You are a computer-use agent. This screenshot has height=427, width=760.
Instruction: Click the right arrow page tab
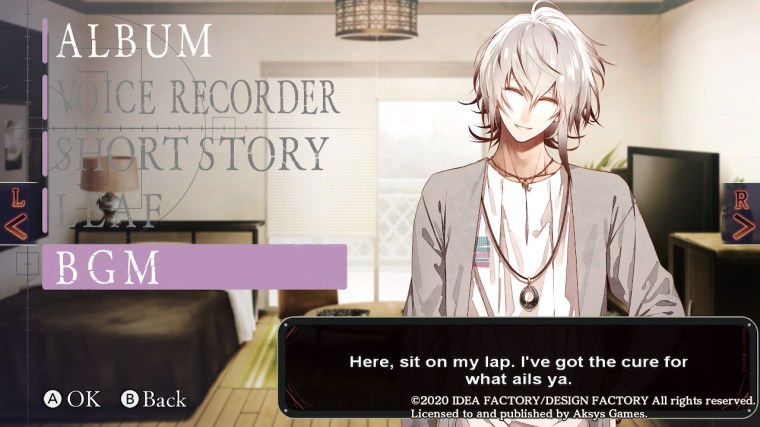tap(742, 213)
